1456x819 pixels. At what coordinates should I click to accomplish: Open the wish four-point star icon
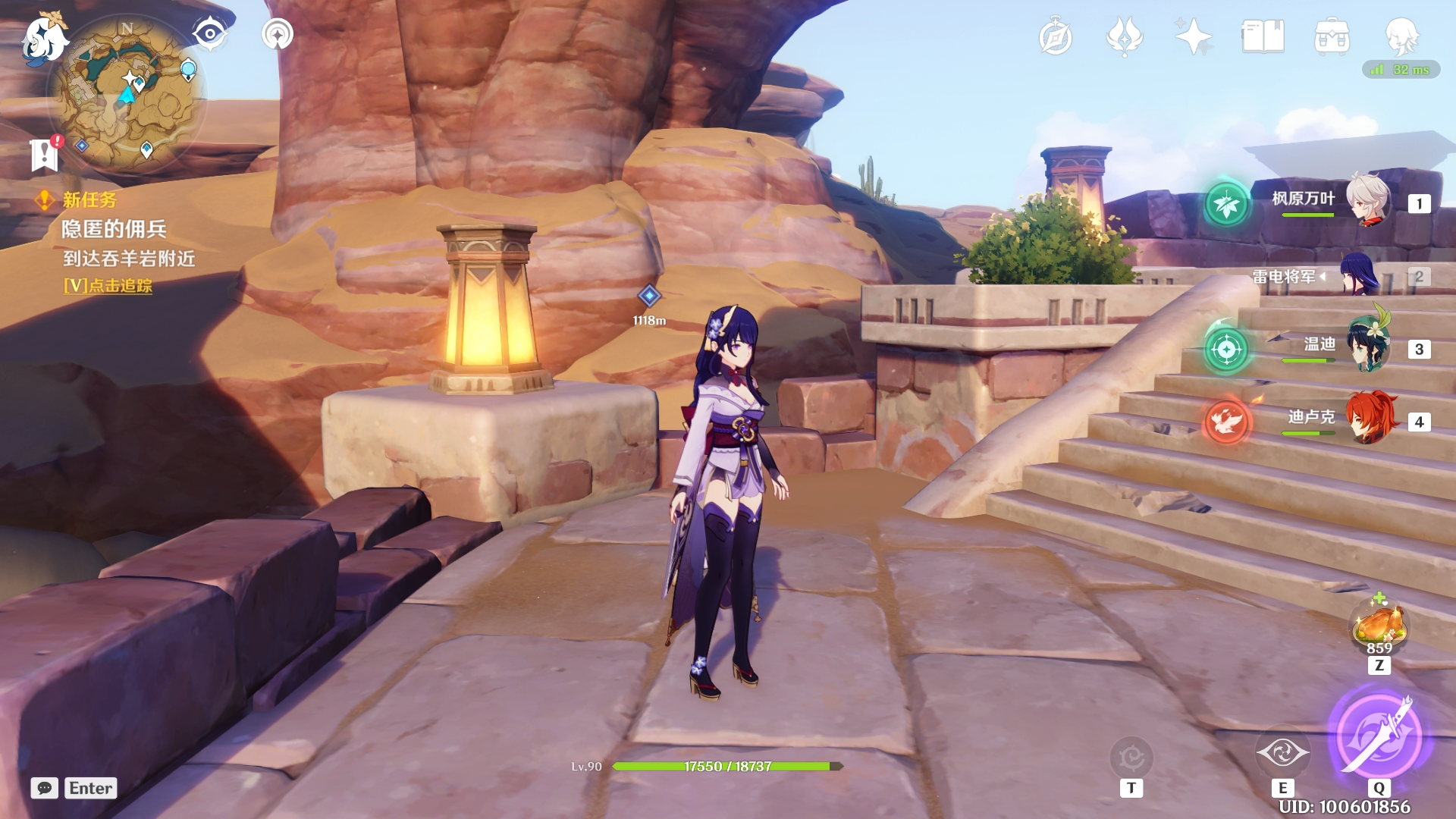1193,36
